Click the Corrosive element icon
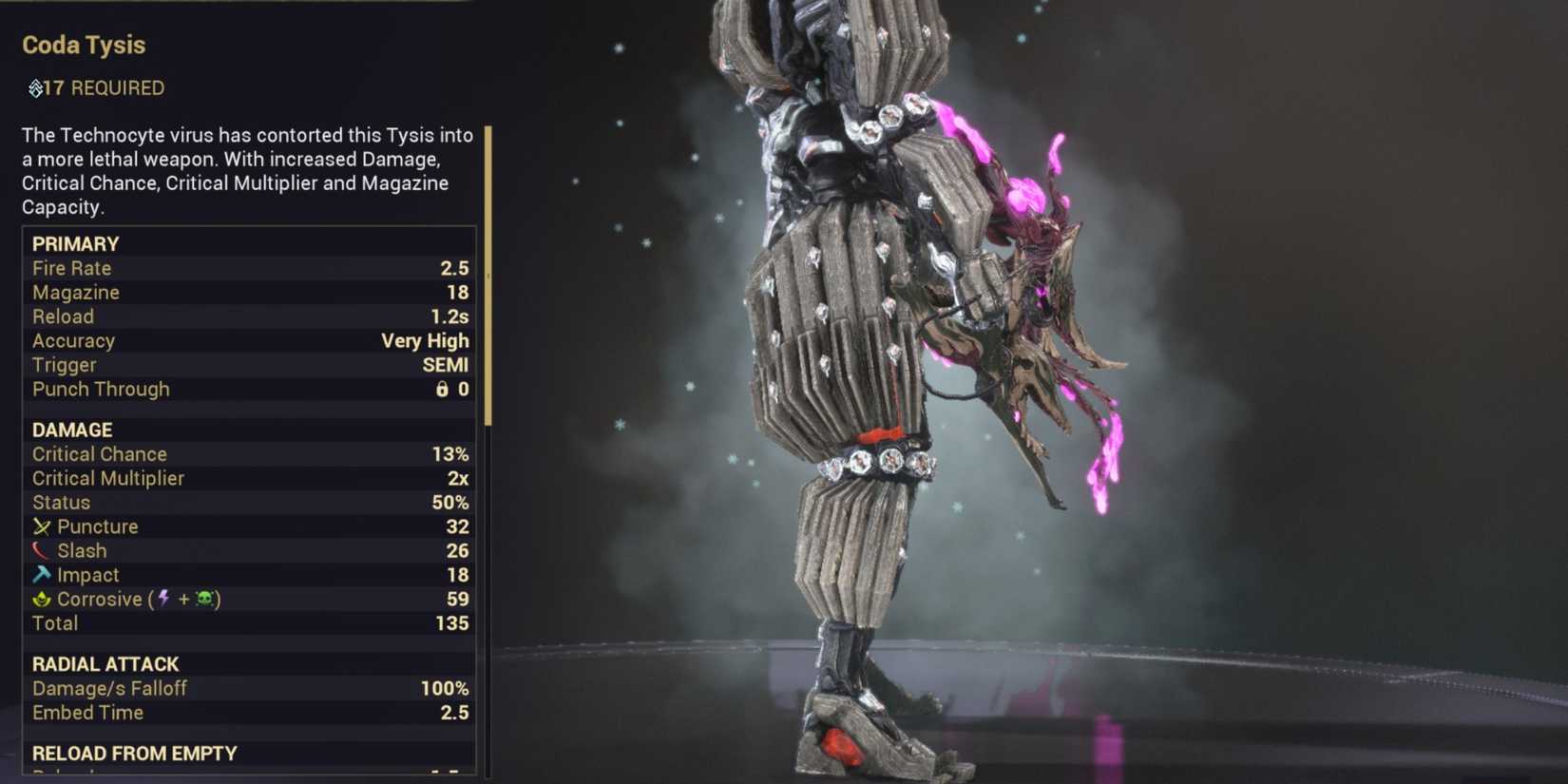Viewport: 1568px width, 784px height. 42,599
